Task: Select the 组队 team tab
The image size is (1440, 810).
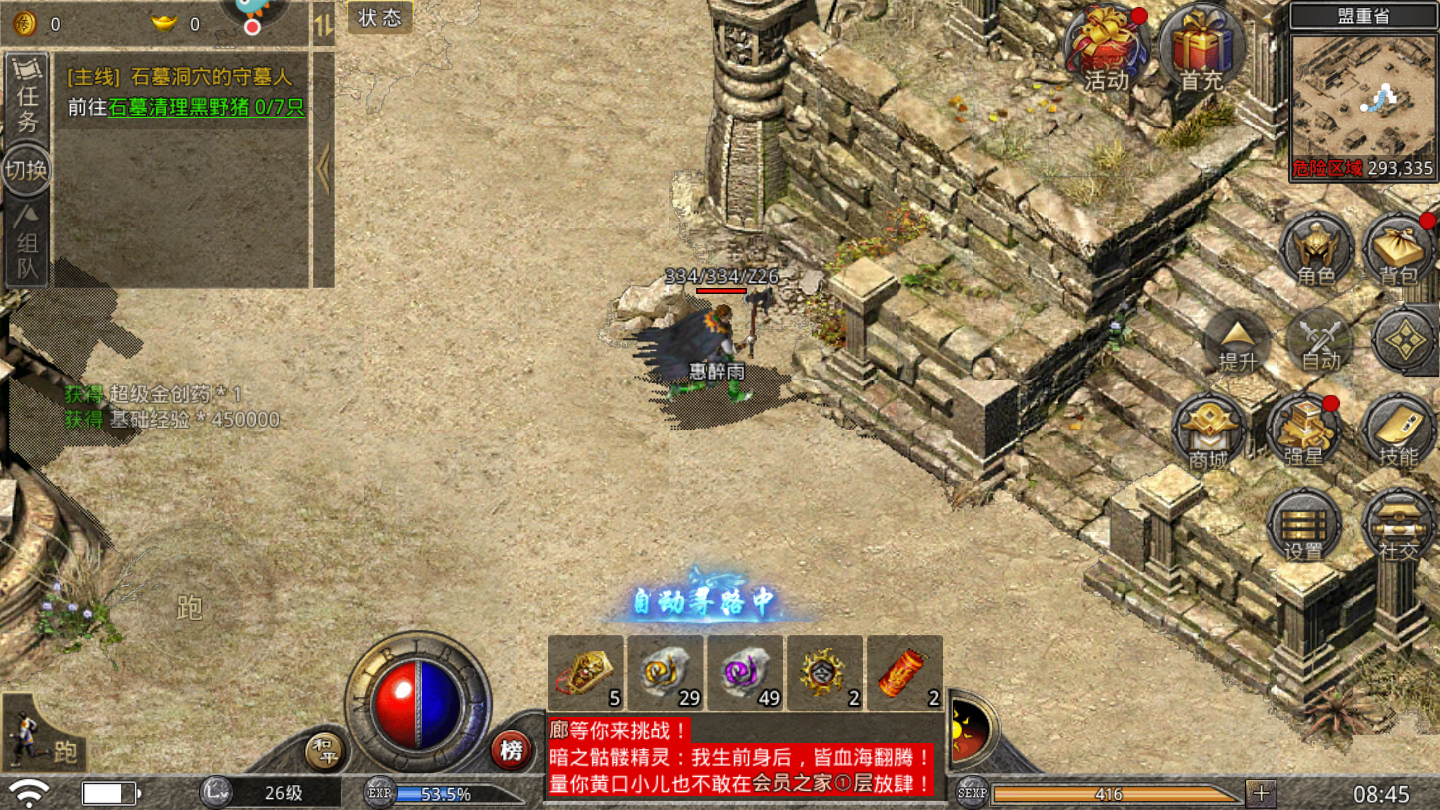Action: point(27,244)
